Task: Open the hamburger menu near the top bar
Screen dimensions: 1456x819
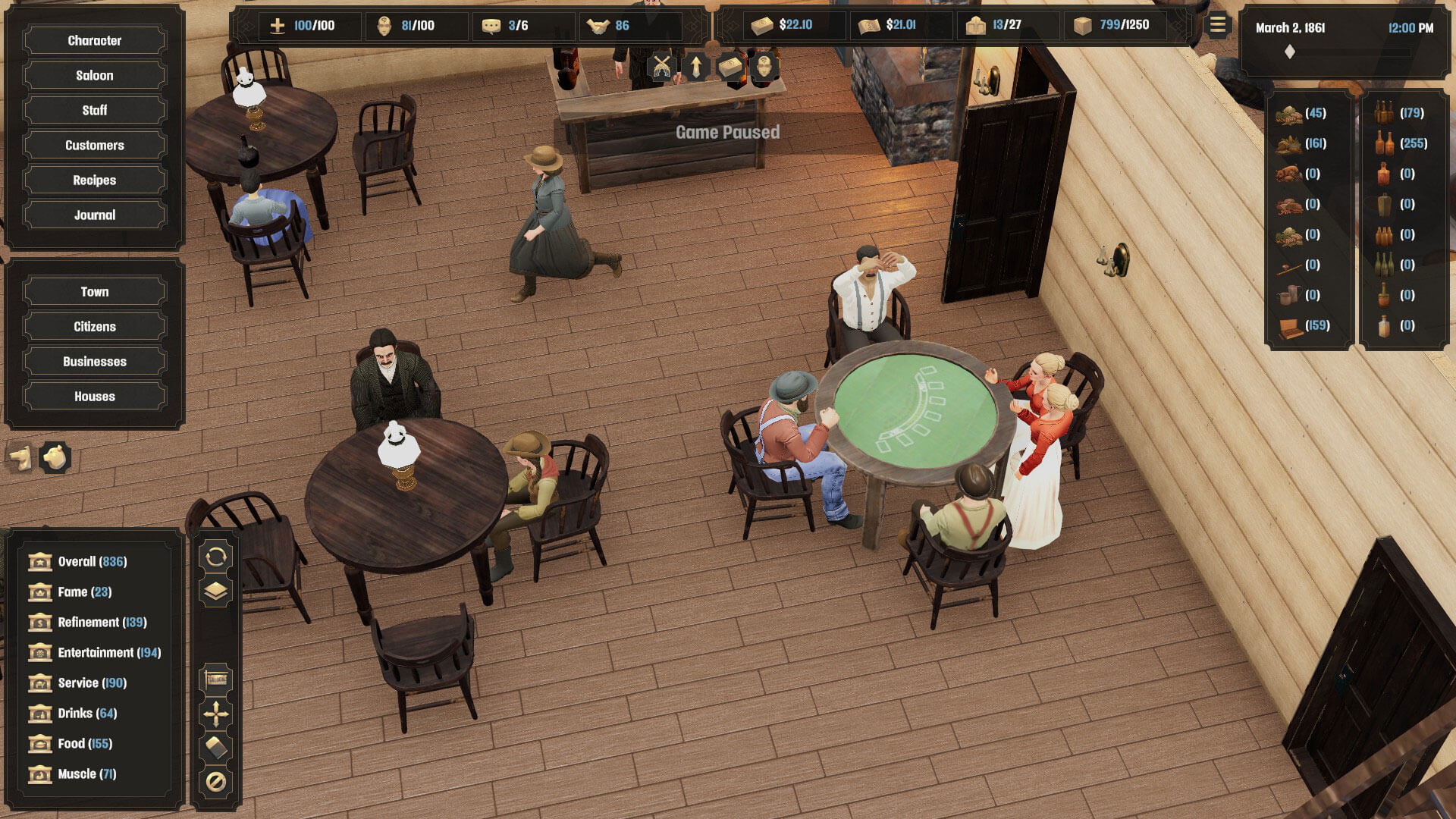Action: pyautogui.click(x=1218, y=25)
